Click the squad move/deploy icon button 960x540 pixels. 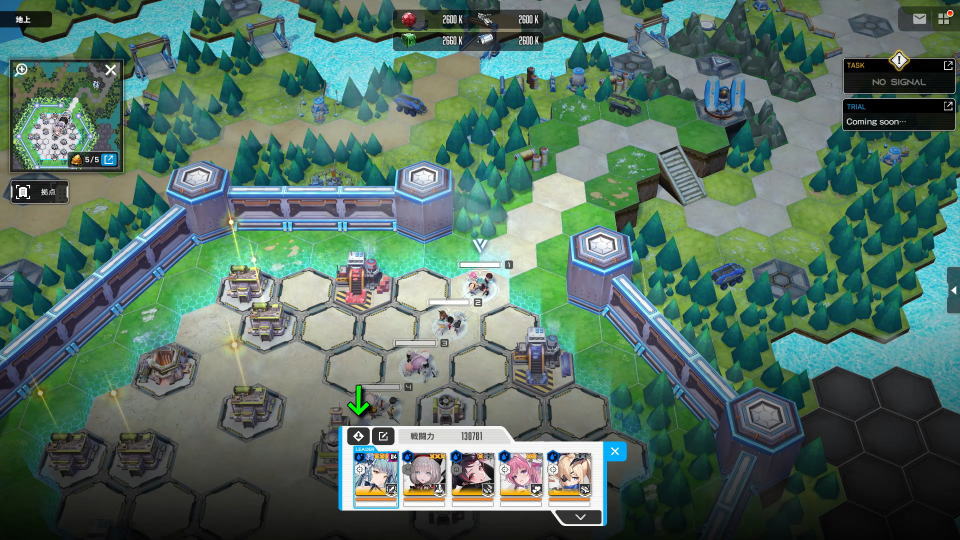coord(358,436)
